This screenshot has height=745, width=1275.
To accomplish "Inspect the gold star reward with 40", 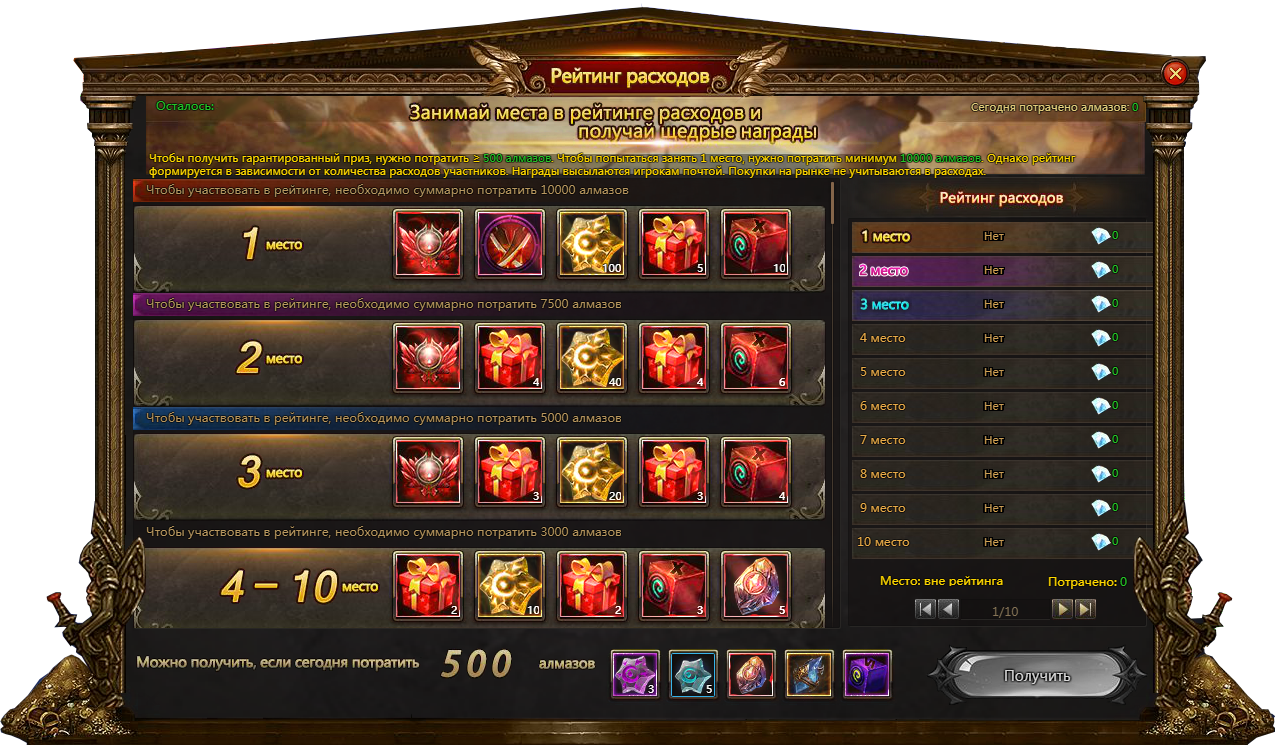I will [x=592, y=357].
